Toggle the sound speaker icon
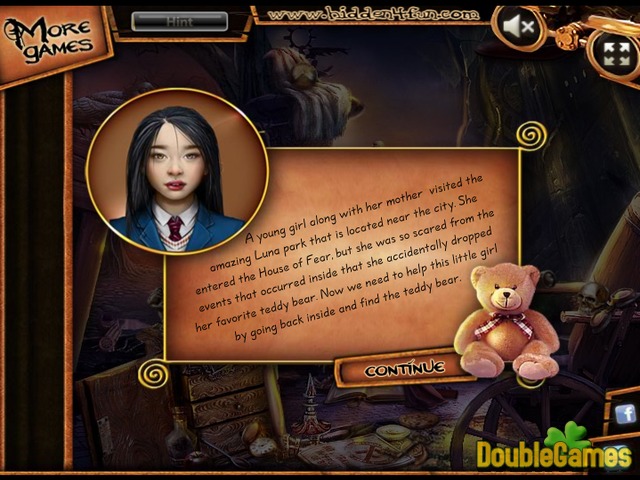 click(518, 28)
